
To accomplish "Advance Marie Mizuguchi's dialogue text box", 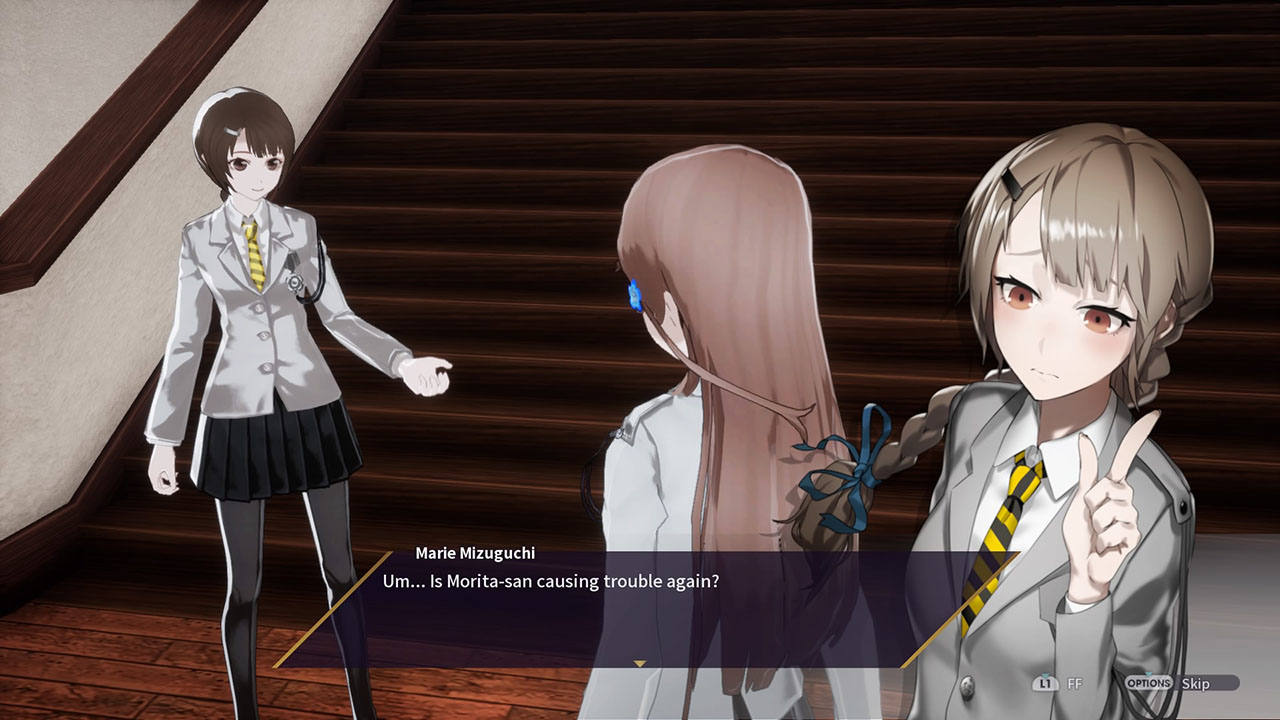I will click(640, 610).
